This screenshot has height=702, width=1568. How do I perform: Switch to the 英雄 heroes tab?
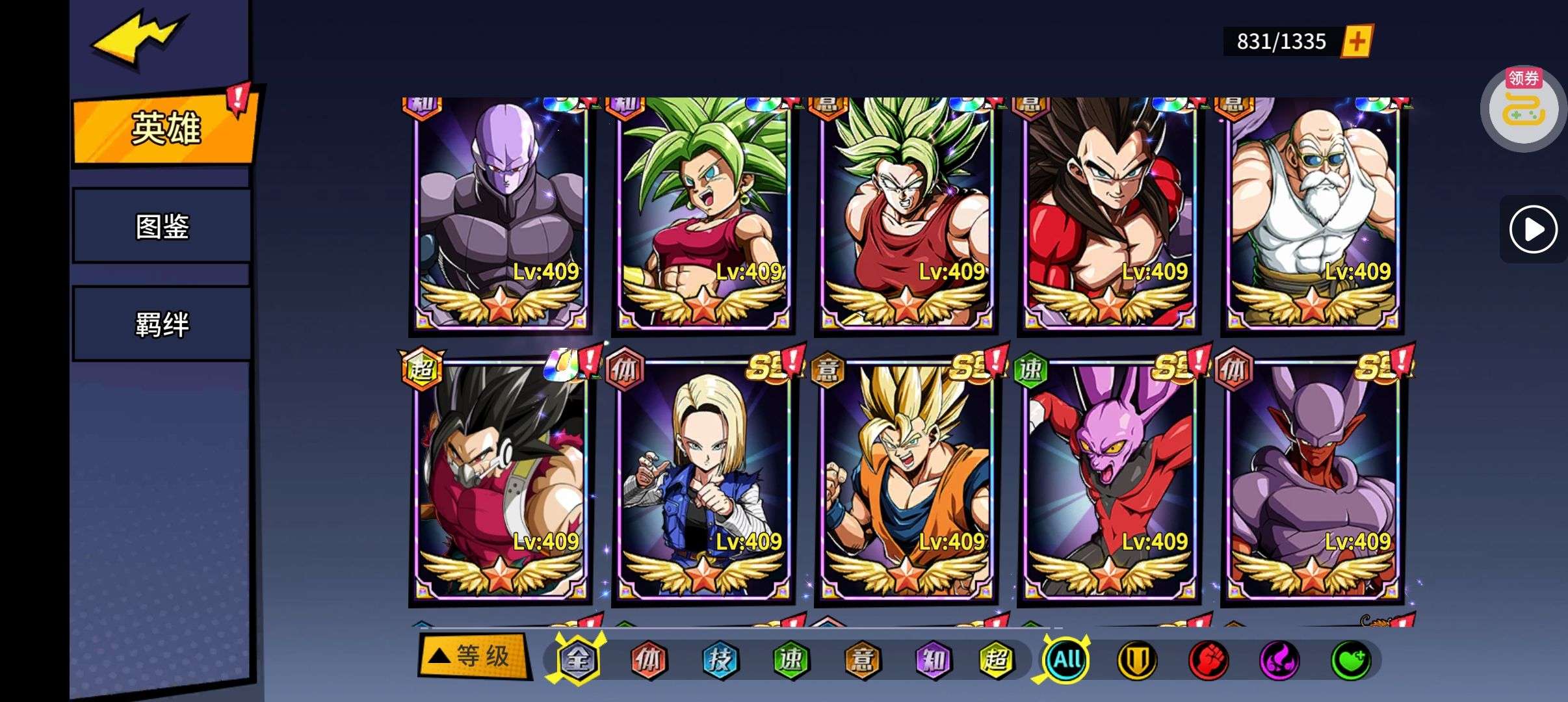click(x=165, y=128)
